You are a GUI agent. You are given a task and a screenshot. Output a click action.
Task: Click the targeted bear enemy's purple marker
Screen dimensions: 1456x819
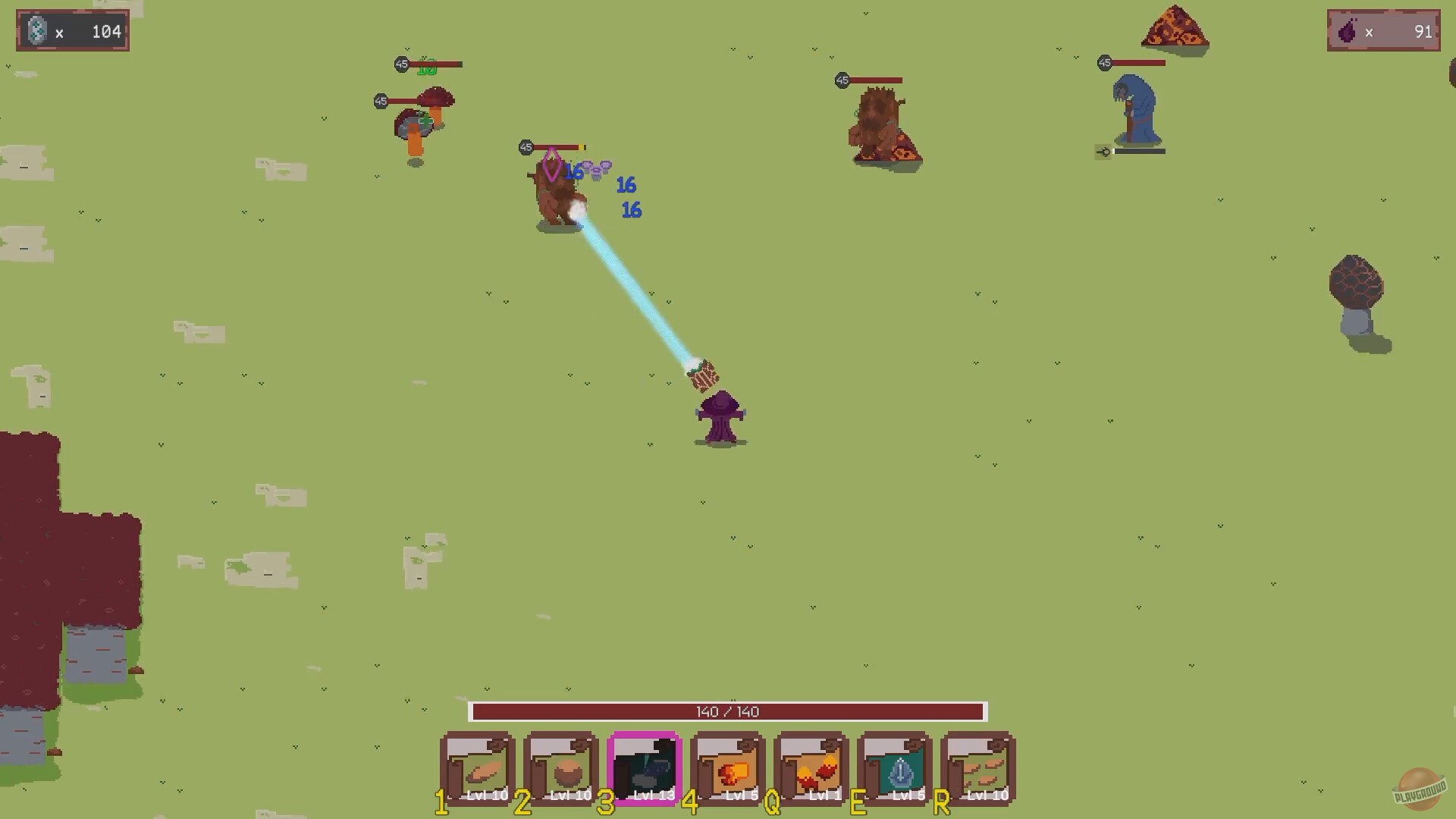point(551,163)
